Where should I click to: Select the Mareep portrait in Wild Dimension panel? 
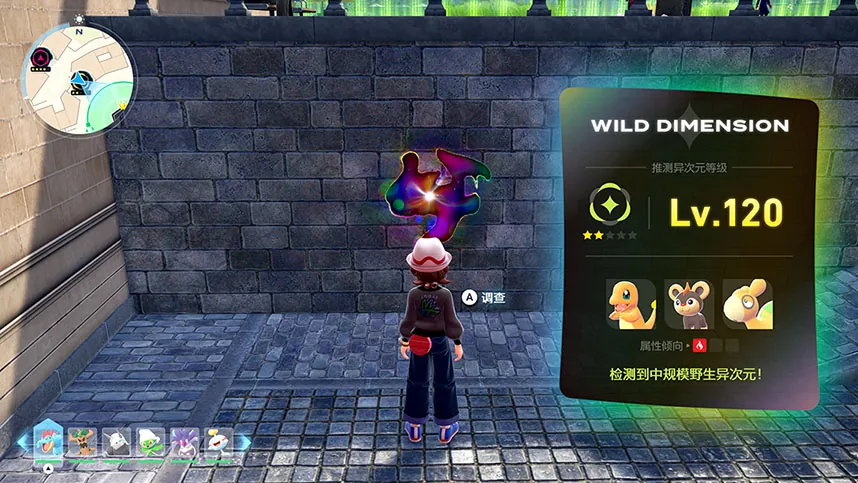[x=747, y=304]
